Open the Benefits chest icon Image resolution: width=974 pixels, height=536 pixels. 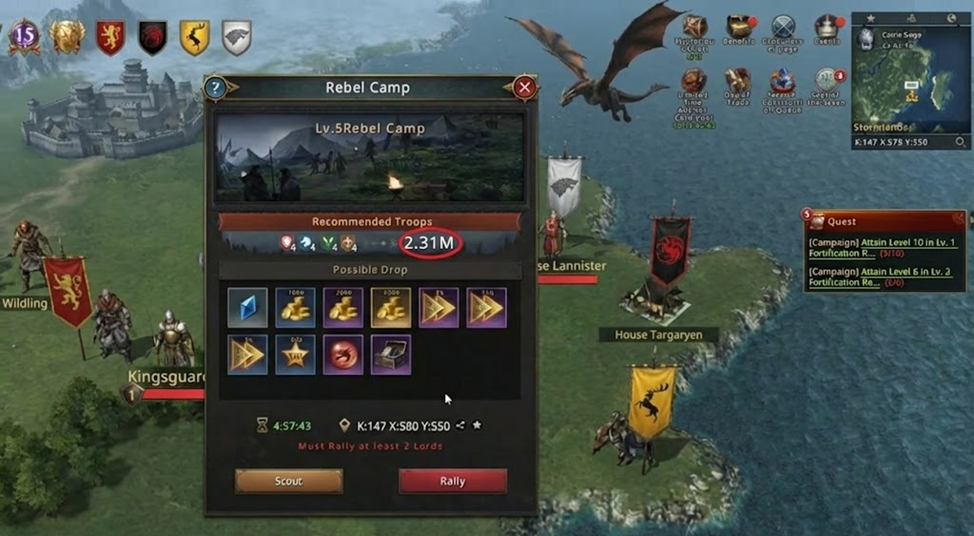[x=740, y=28]
